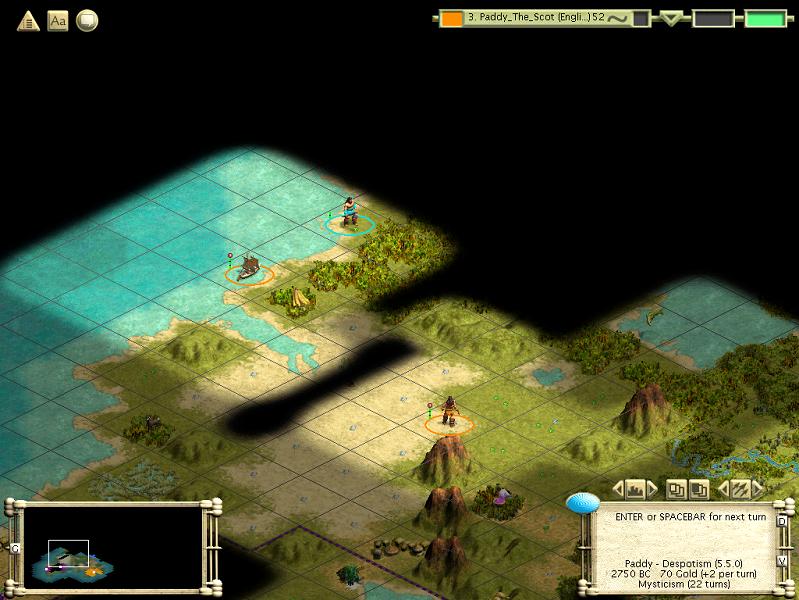Viewport: 799px width, 600px height.
Task: Expand the top bar down-arrow dropdown
Action: (x=672, y=18)
